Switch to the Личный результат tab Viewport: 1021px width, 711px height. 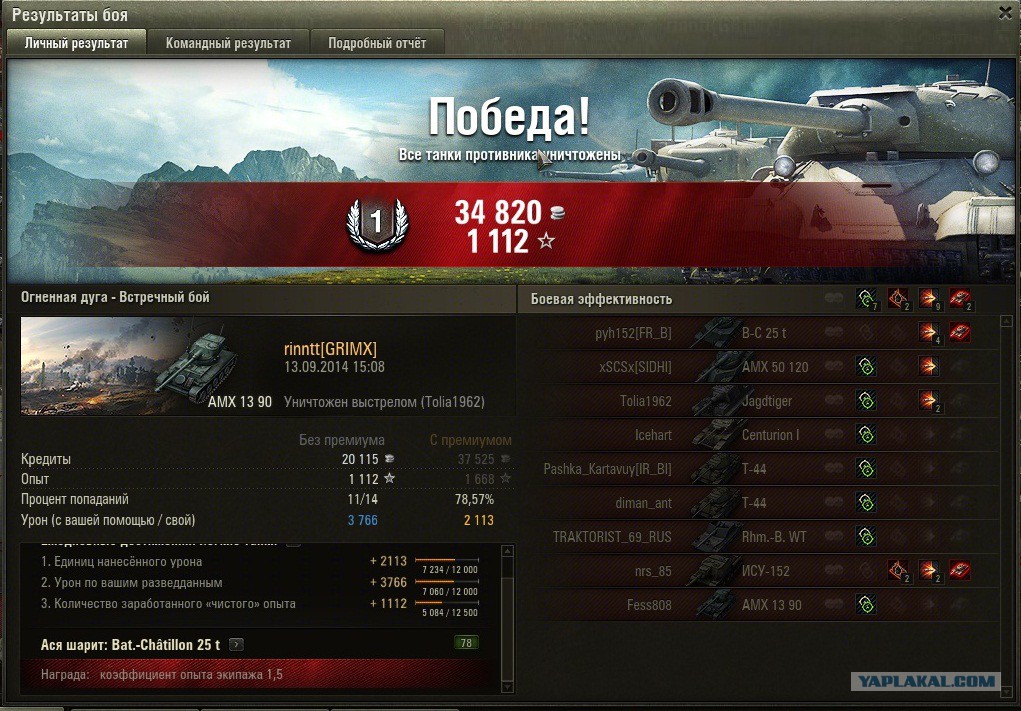coord(77,43)
